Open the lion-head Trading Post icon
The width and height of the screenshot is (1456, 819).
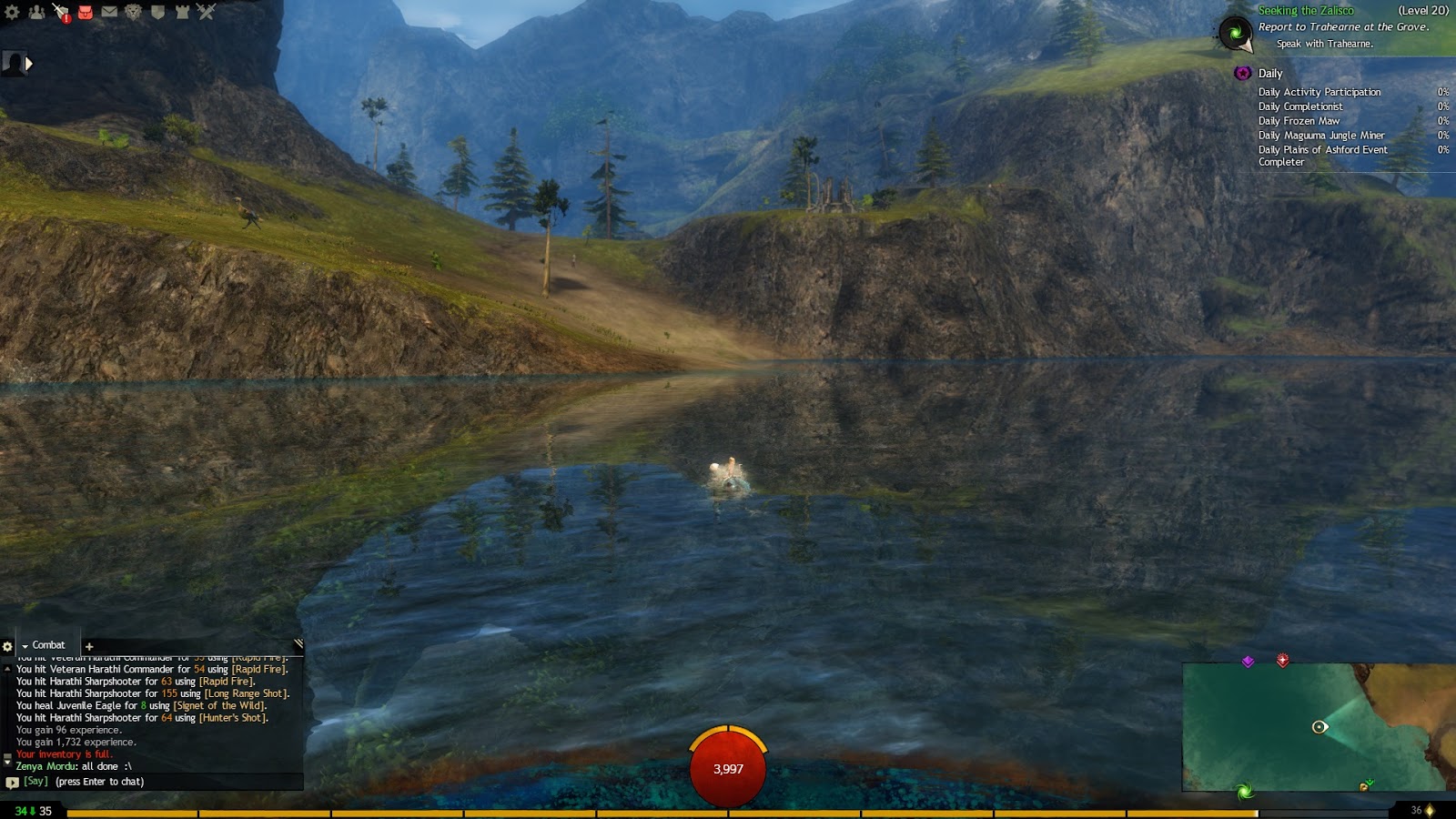[134, 12]
